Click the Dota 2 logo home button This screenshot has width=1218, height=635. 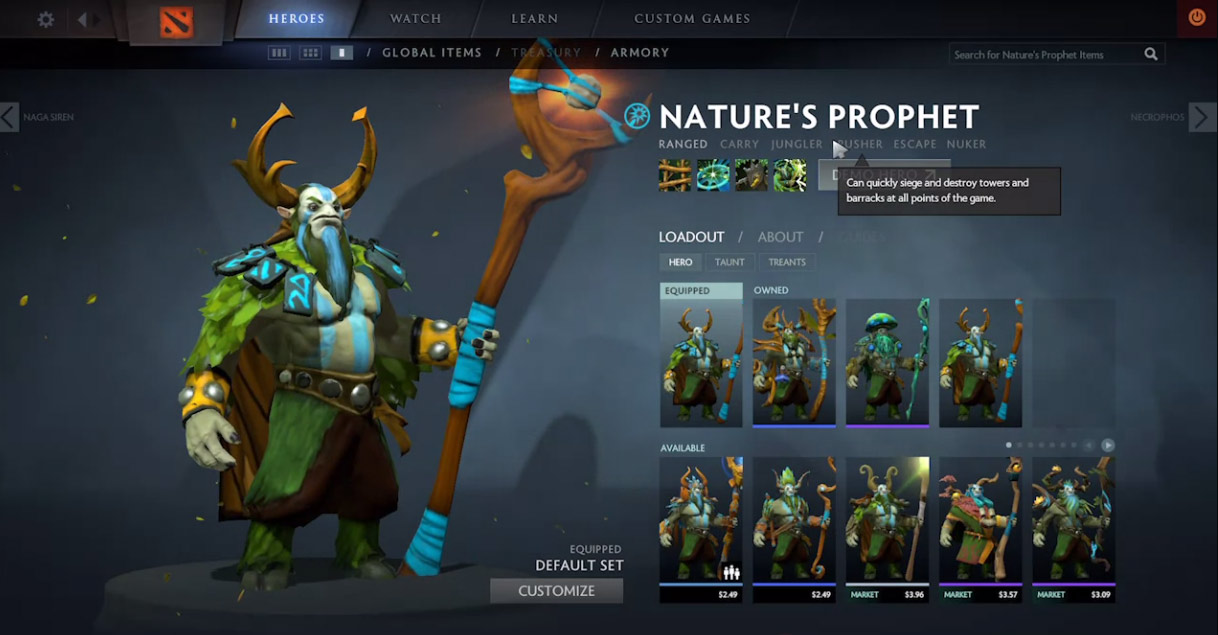click(176, 22)
